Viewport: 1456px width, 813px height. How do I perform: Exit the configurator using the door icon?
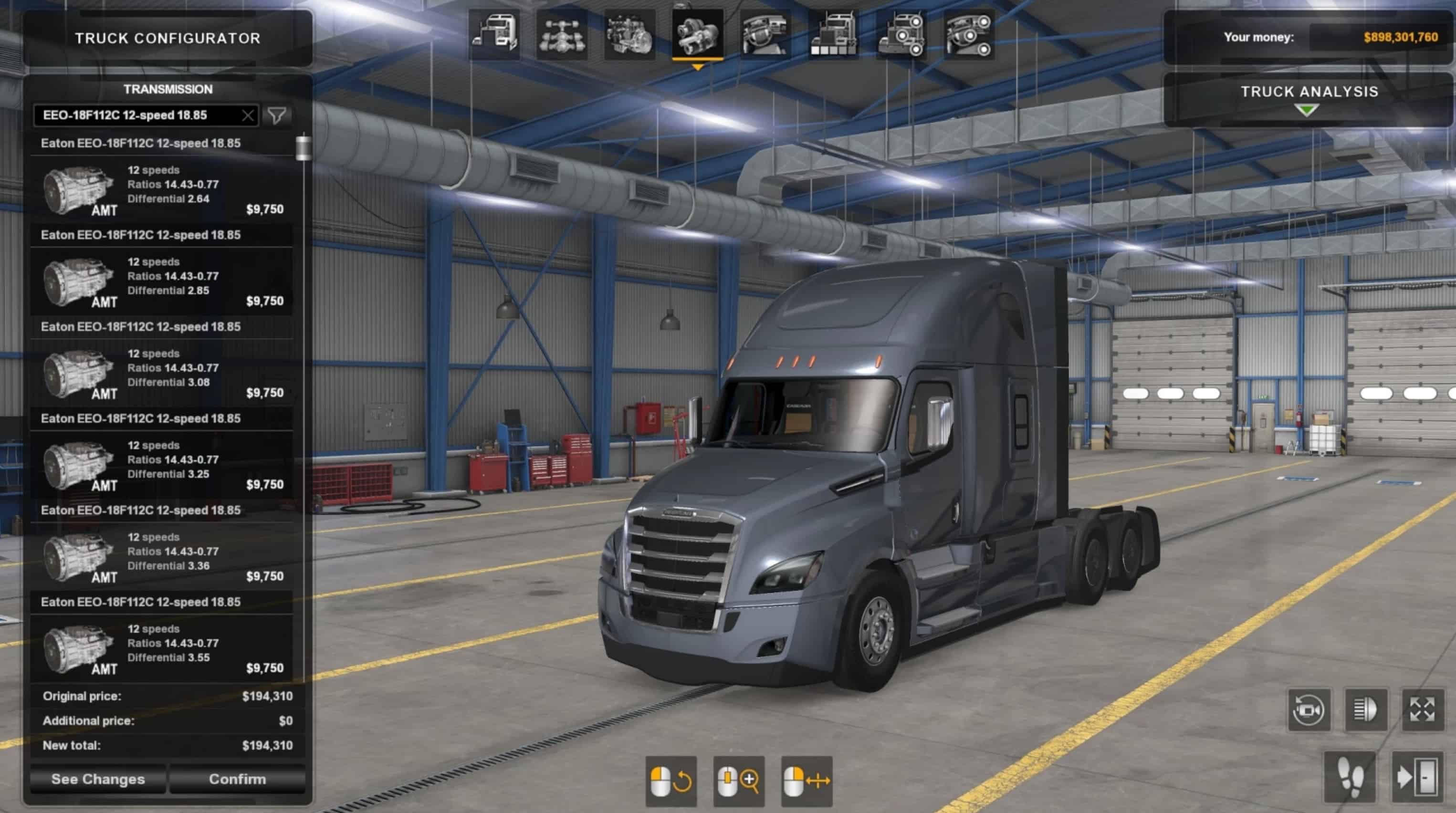1416,778
